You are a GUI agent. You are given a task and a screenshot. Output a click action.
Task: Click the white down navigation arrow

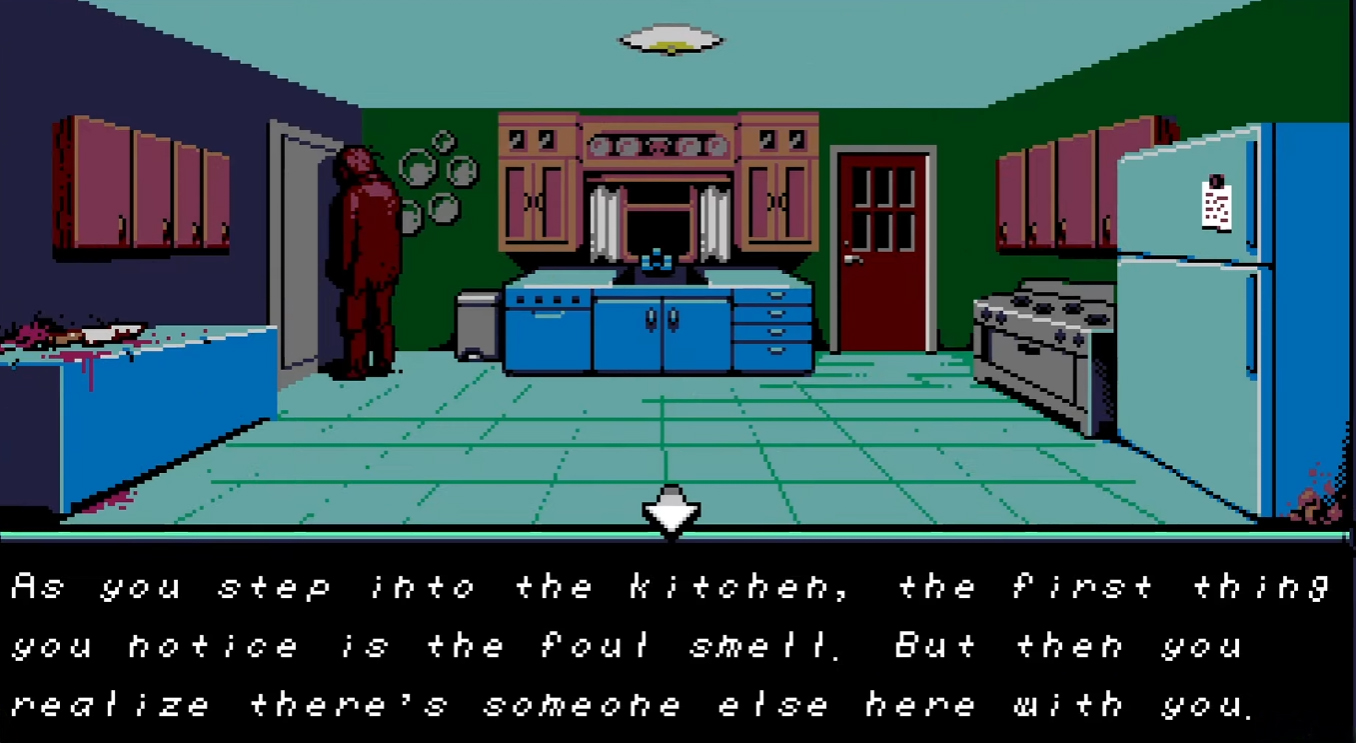670,511
